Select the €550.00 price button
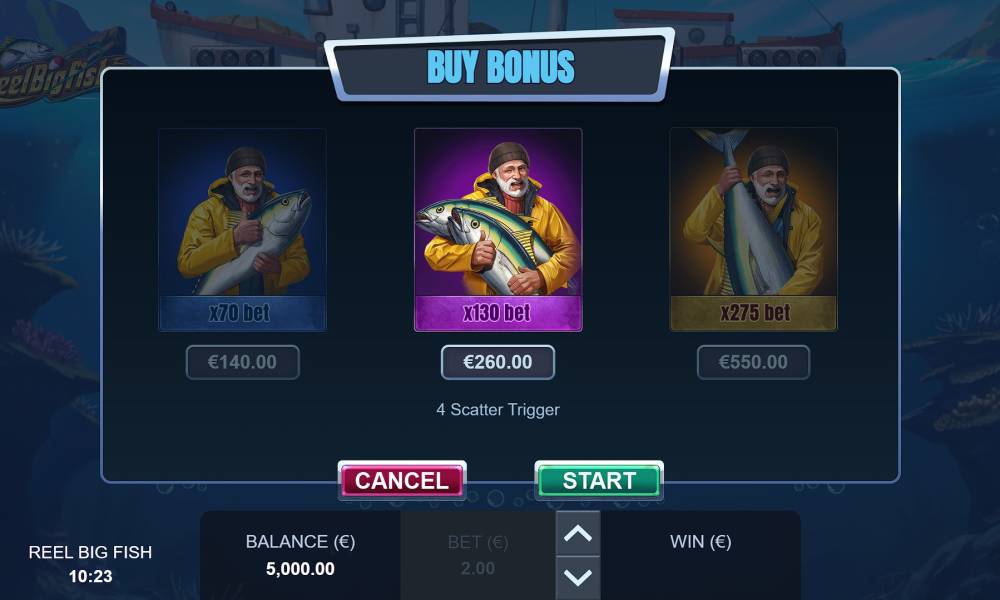This screenshot has height=600, width=1000. pyautogui.click(x=753, y=362)
